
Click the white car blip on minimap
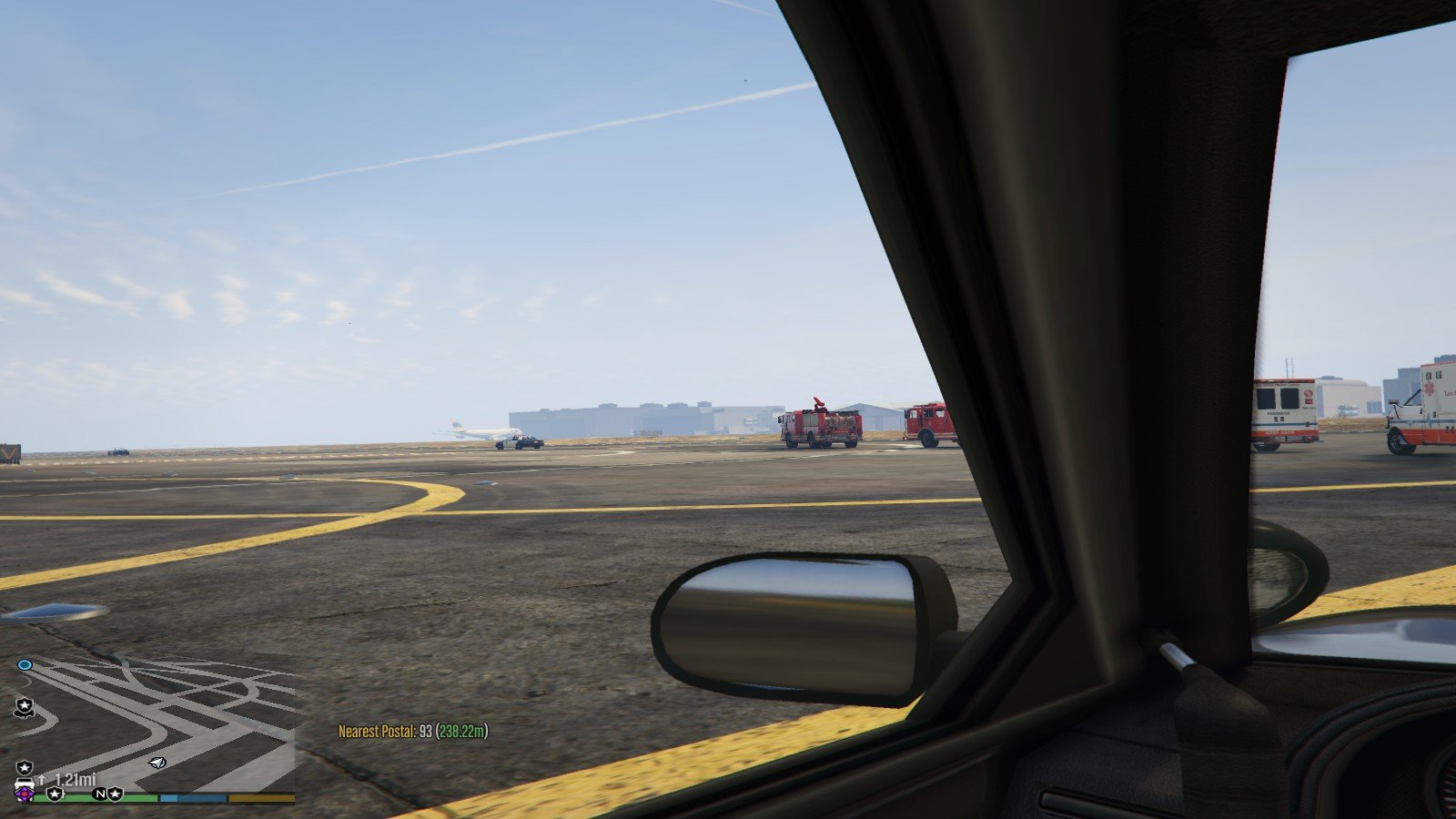click(x=25, y=784)
